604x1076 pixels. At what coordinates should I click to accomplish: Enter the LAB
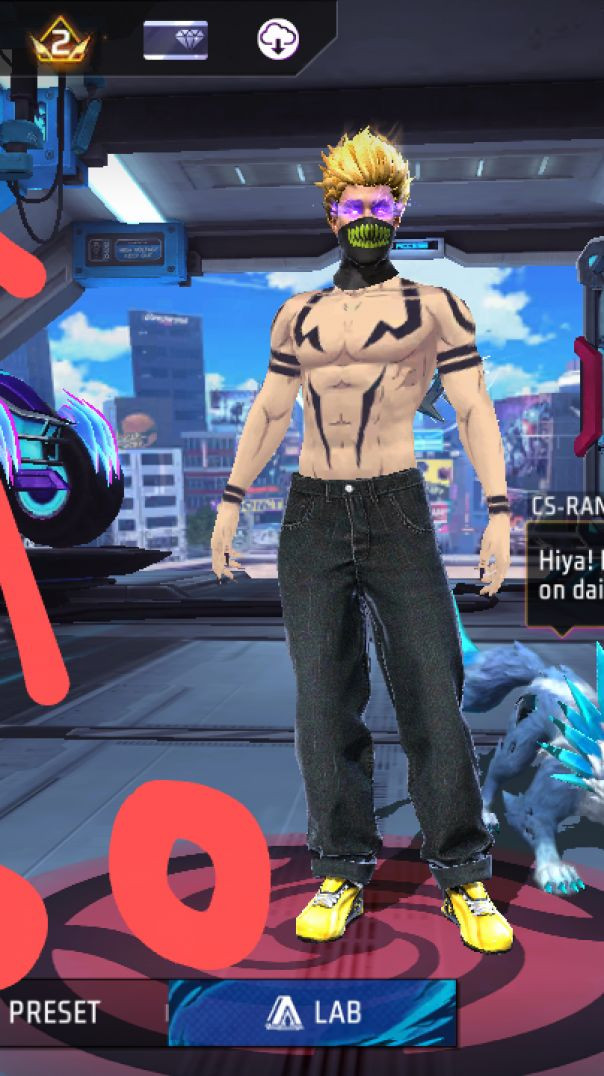pyautogui.click(x=312, y=1012)
